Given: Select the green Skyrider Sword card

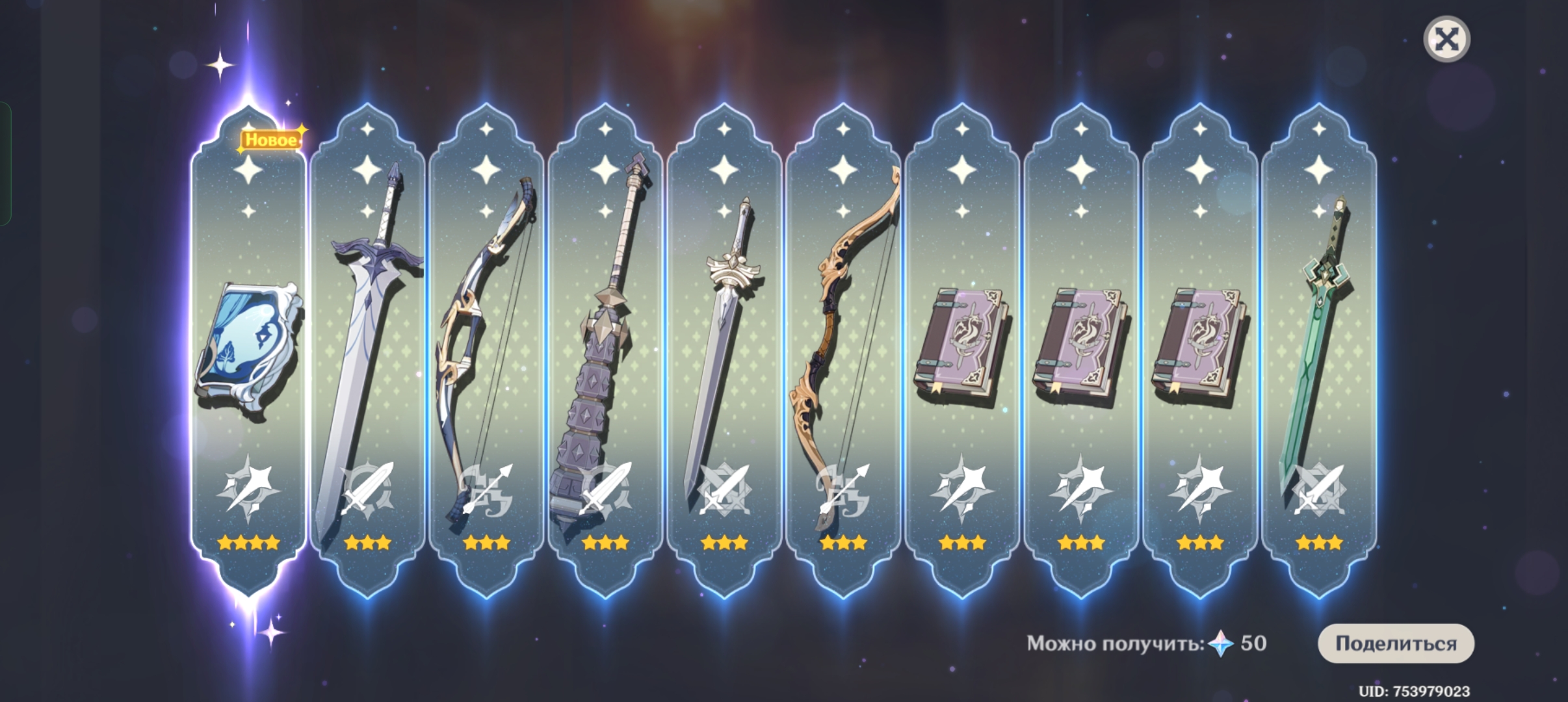Looking at the screenshot, I should pyautogui.click(x=1319, y=351).
